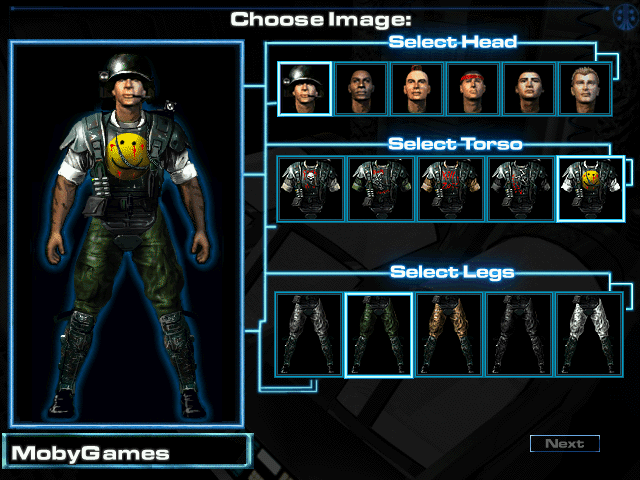Pick the head with the red mohawk
Image resolution: width=640 pixels, height=480 pixels.
pos(417,89)
